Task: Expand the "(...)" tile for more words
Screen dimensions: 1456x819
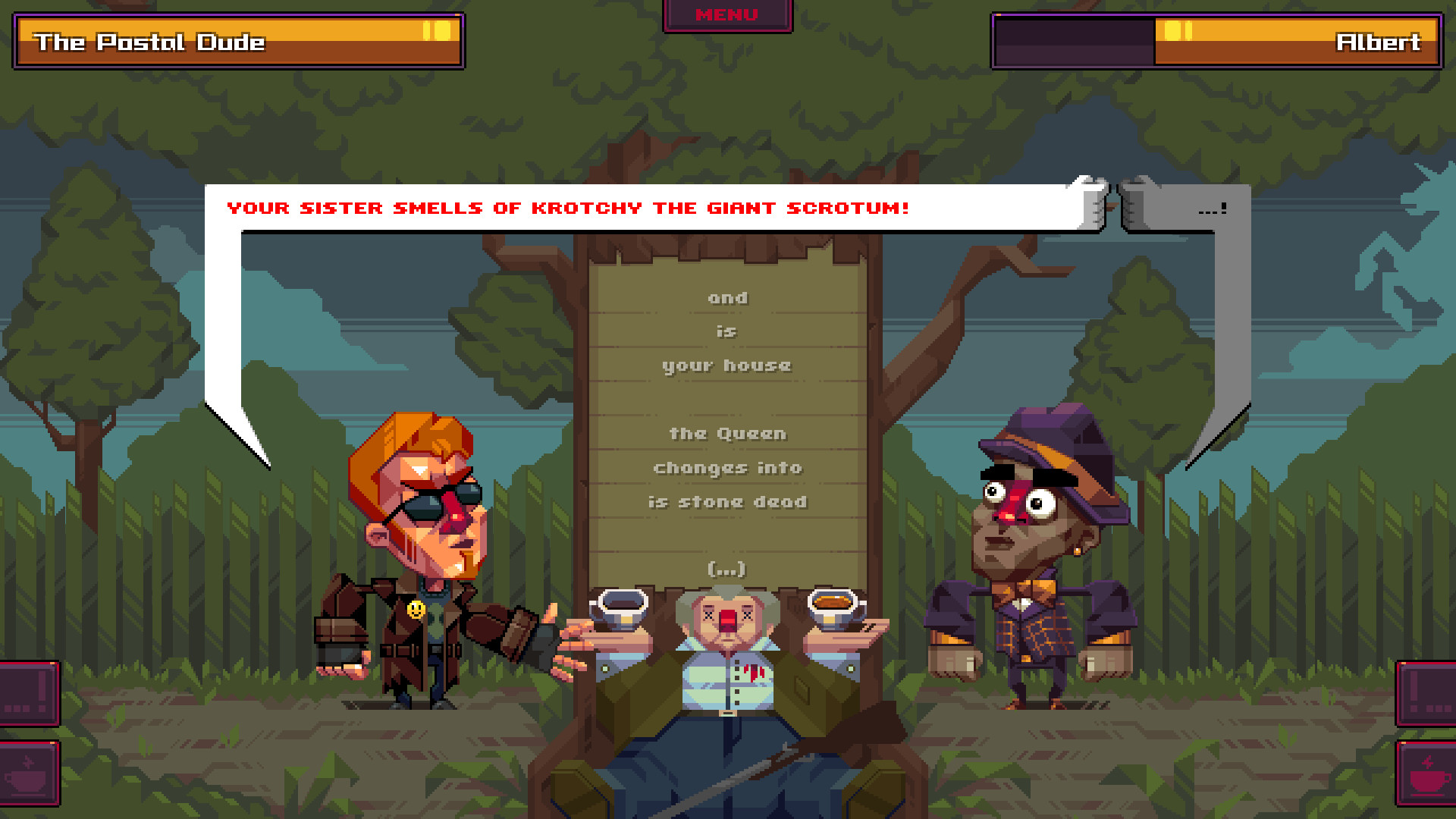Action: click(726, 567)
